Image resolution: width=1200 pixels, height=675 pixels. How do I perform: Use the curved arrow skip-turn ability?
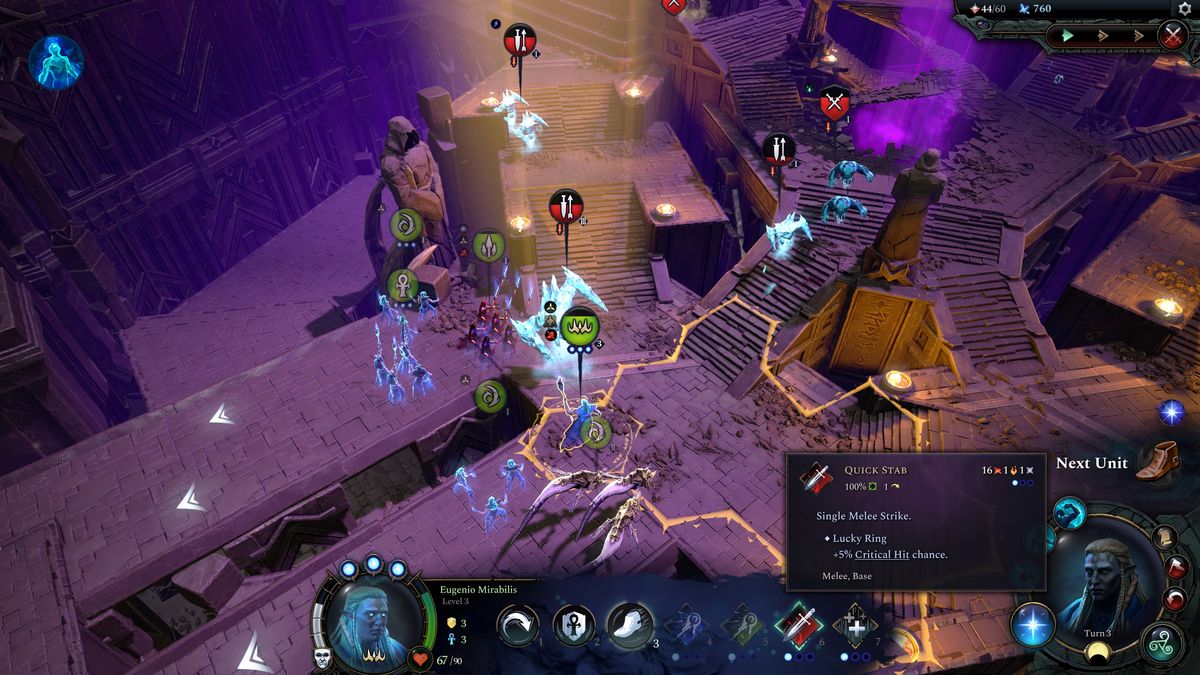tap(518, 626)
